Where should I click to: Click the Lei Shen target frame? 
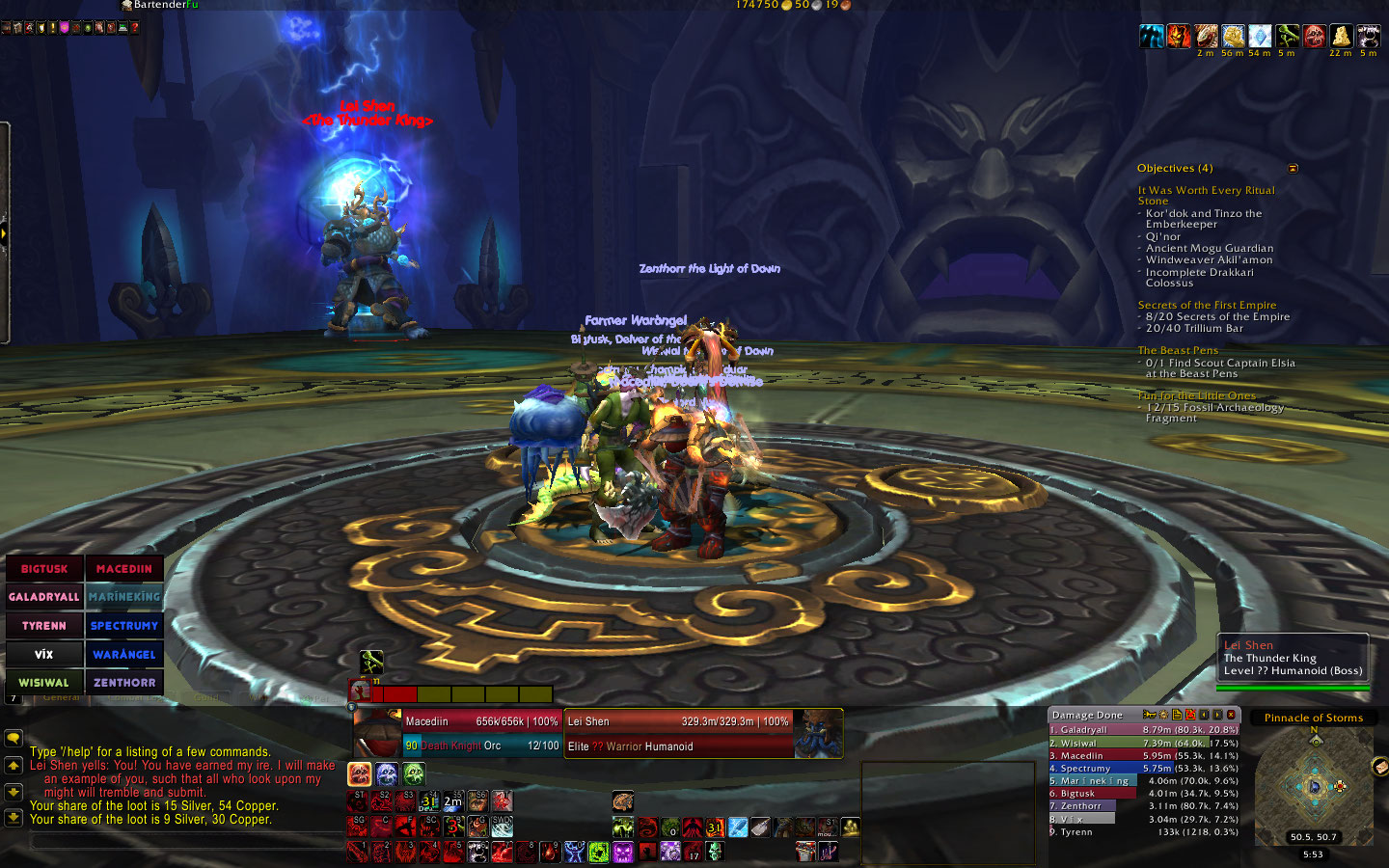point(678,733)
